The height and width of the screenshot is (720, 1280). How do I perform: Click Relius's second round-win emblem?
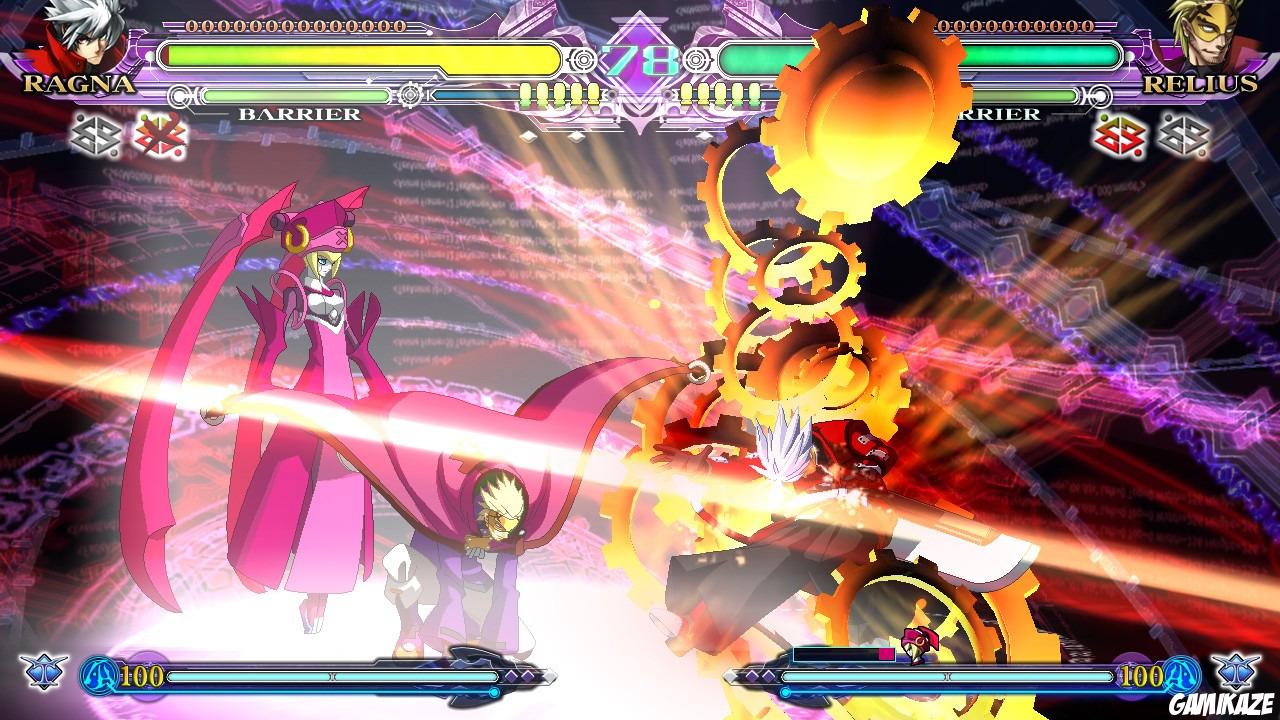pos(1185,137)
